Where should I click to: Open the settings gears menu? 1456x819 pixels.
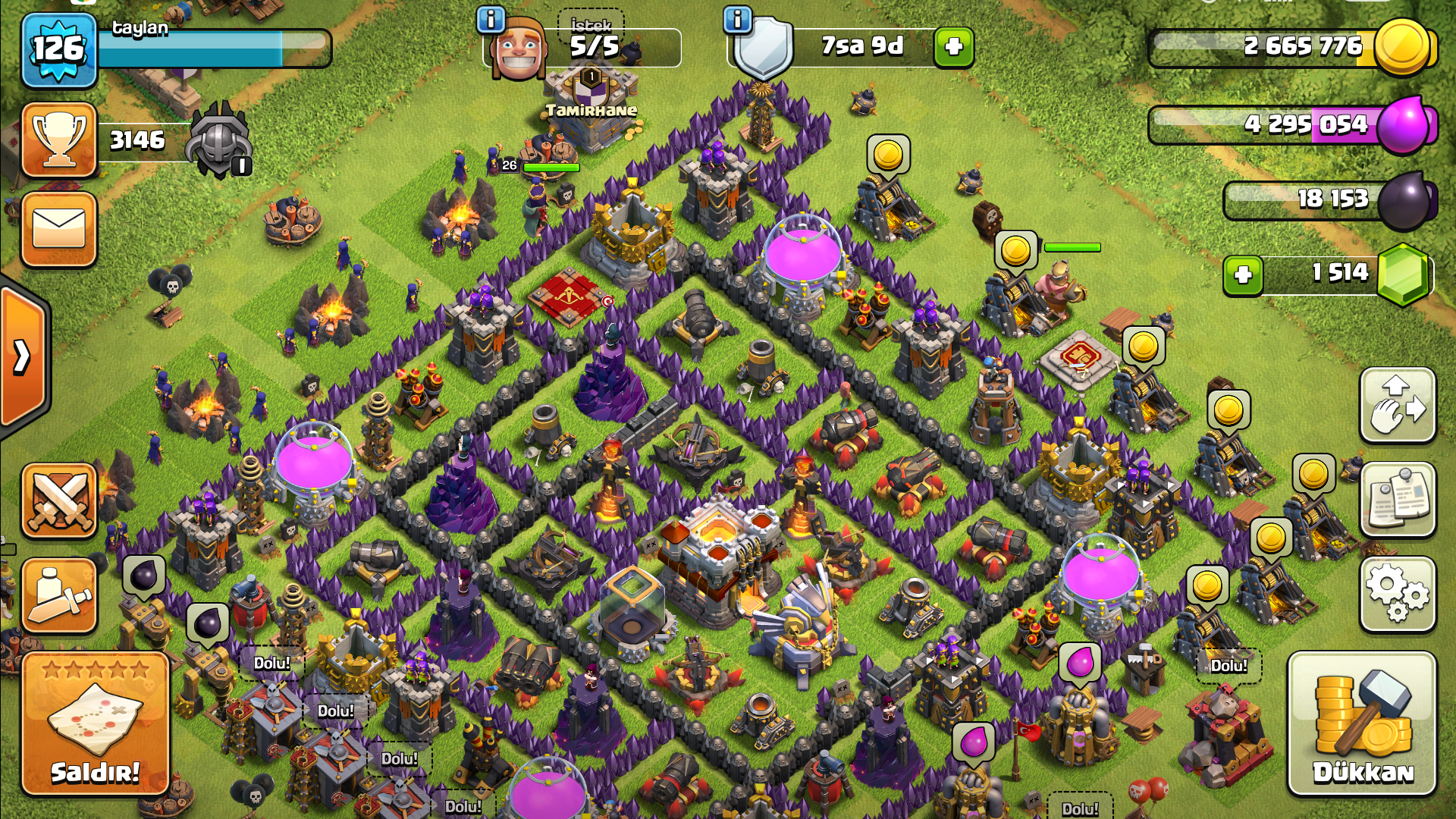tap(1398, 595)
